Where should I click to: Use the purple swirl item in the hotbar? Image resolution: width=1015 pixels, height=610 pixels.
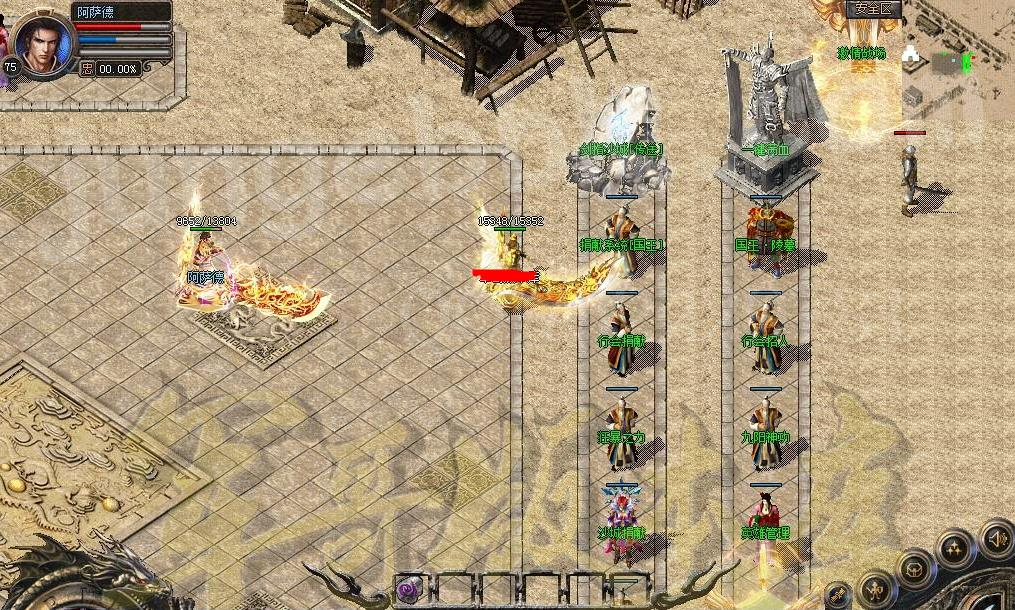click(409, 590)
